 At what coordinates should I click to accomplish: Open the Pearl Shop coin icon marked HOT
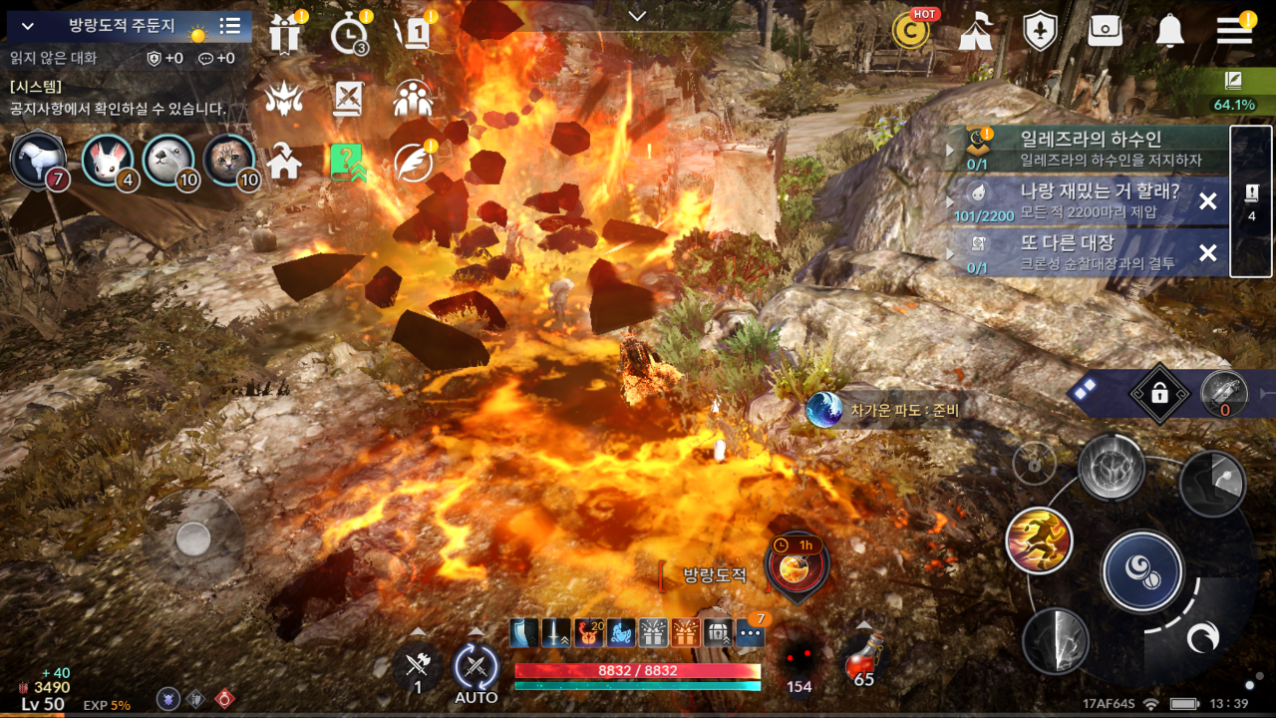tap(911, 31)
